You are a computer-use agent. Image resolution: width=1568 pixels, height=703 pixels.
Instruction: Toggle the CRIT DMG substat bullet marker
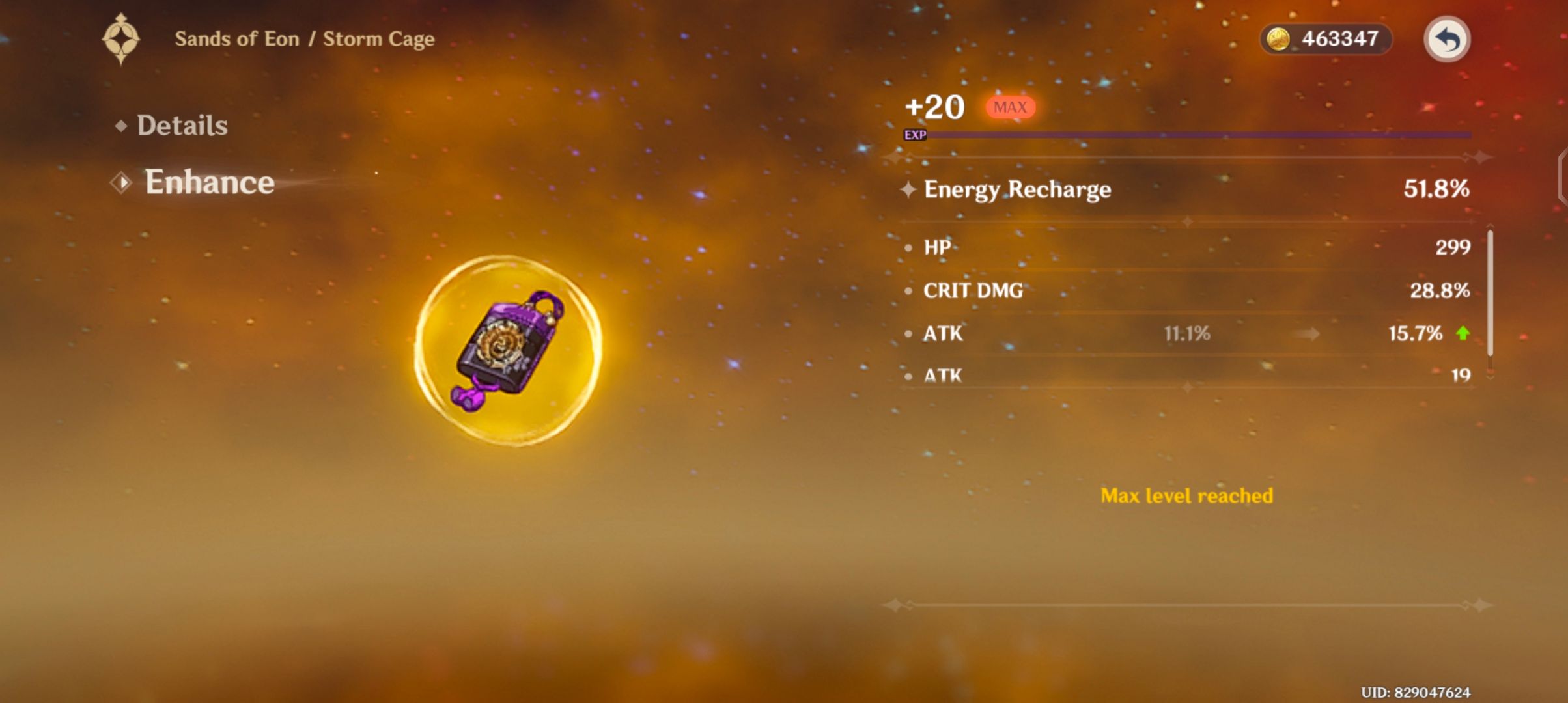click(907, 290)
